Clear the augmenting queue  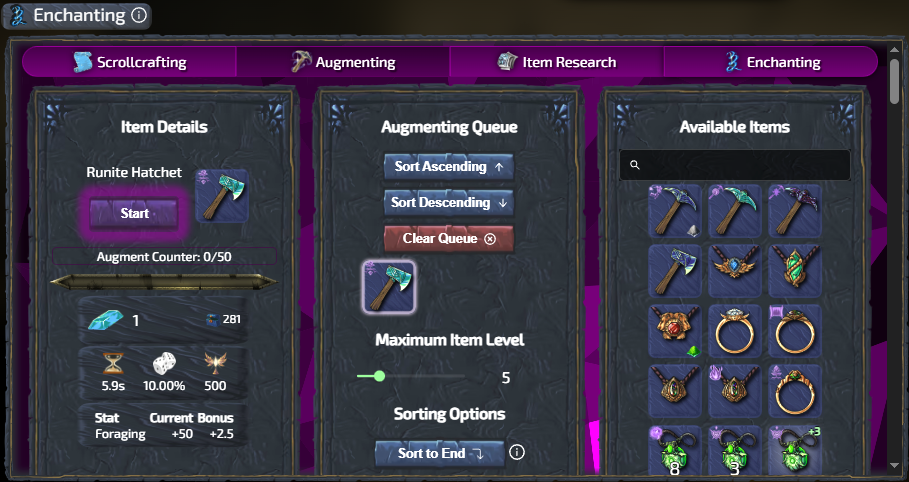449,239
